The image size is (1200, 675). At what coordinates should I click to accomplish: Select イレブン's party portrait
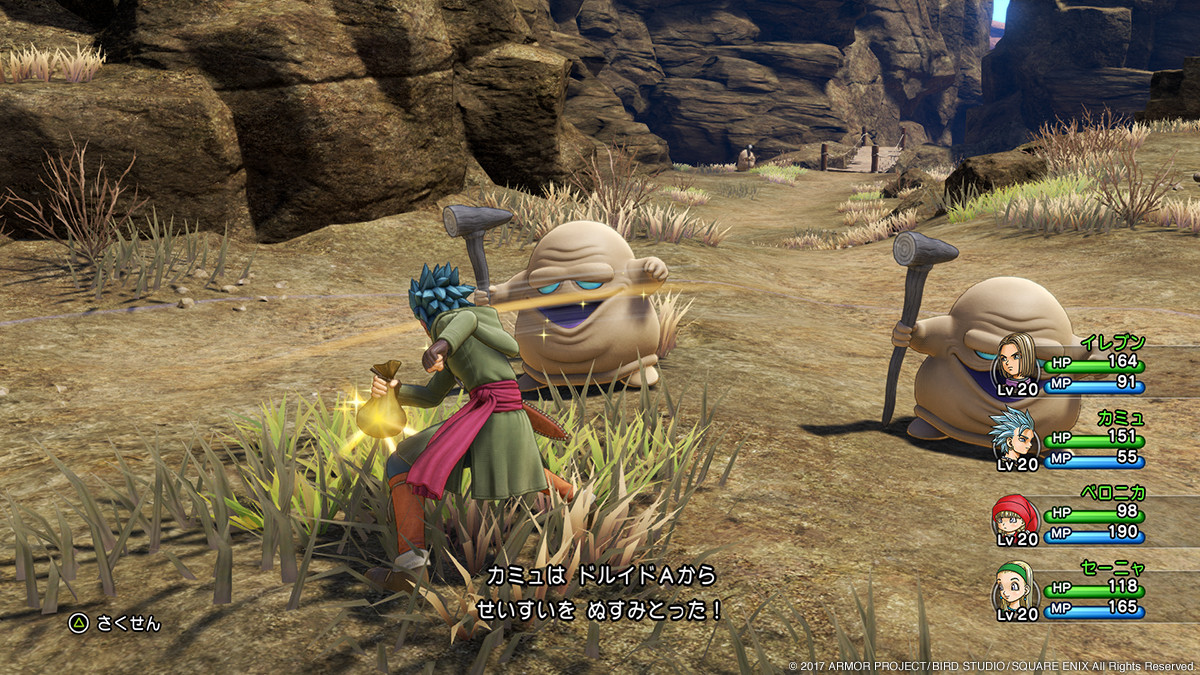1014,364
